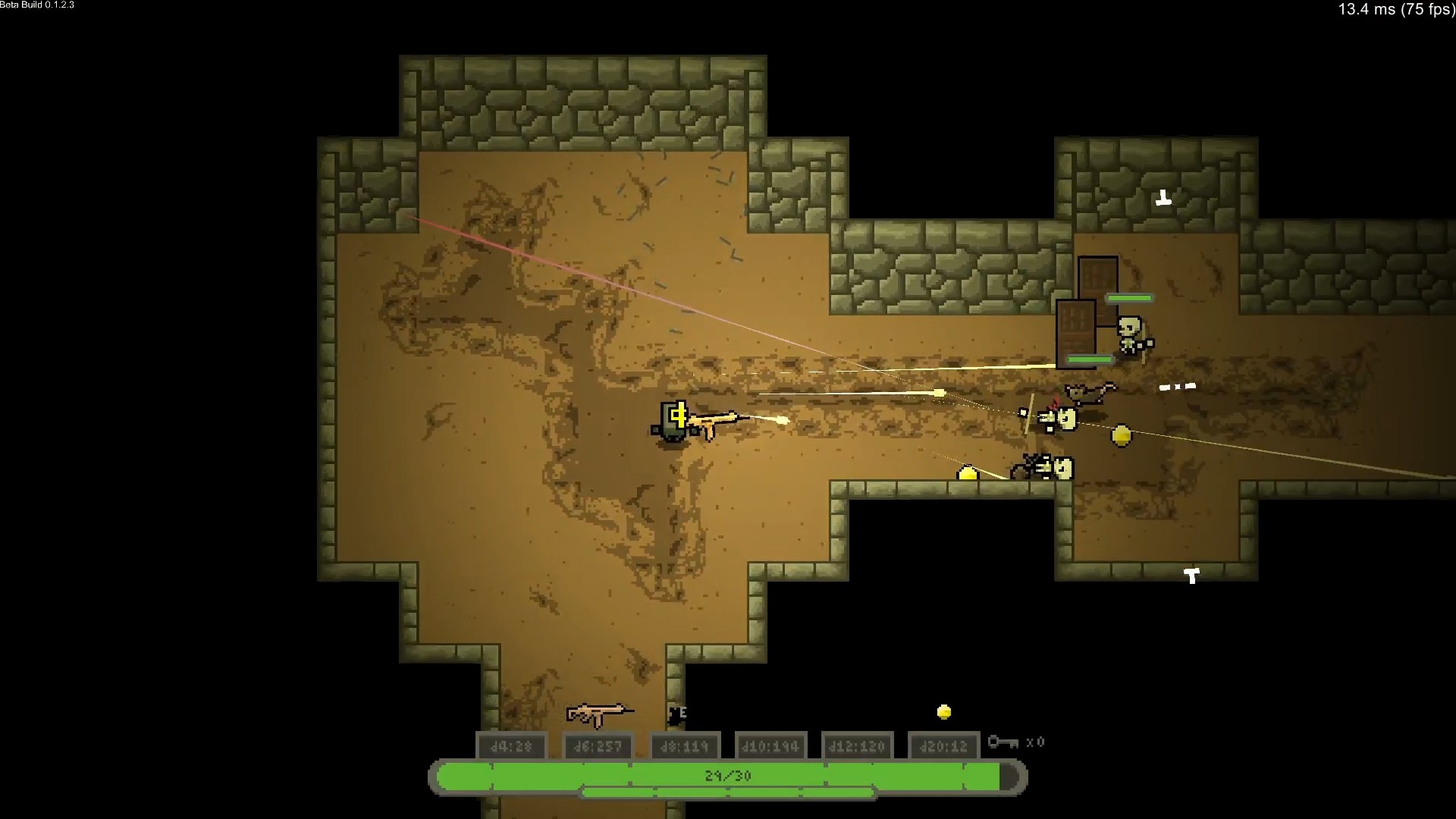Screen dimensions: 1456x819
Task: Click the d6:257 dice counter
Action: pyautogui.click(x=598, y=745)
